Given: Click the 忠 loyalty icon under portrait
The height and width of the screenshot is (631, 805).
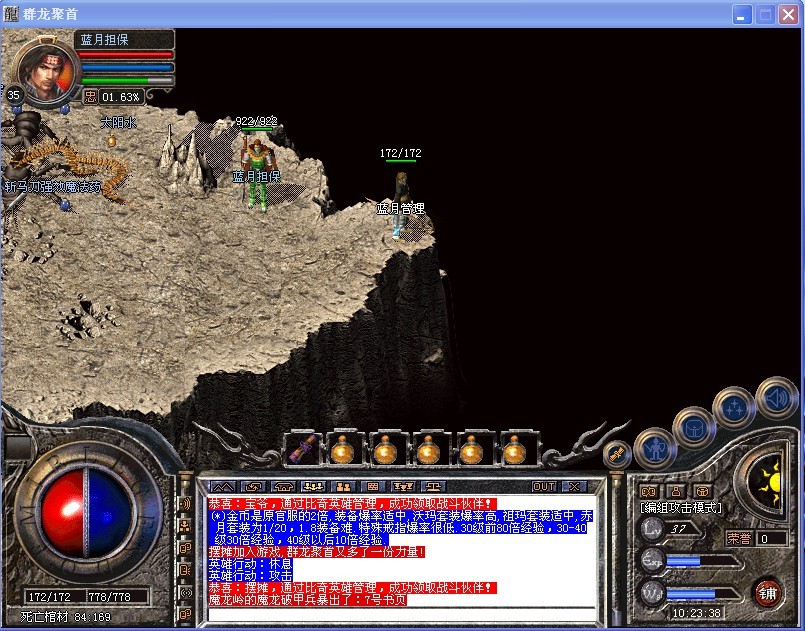Looking at the screenshot, I should 89,97.
